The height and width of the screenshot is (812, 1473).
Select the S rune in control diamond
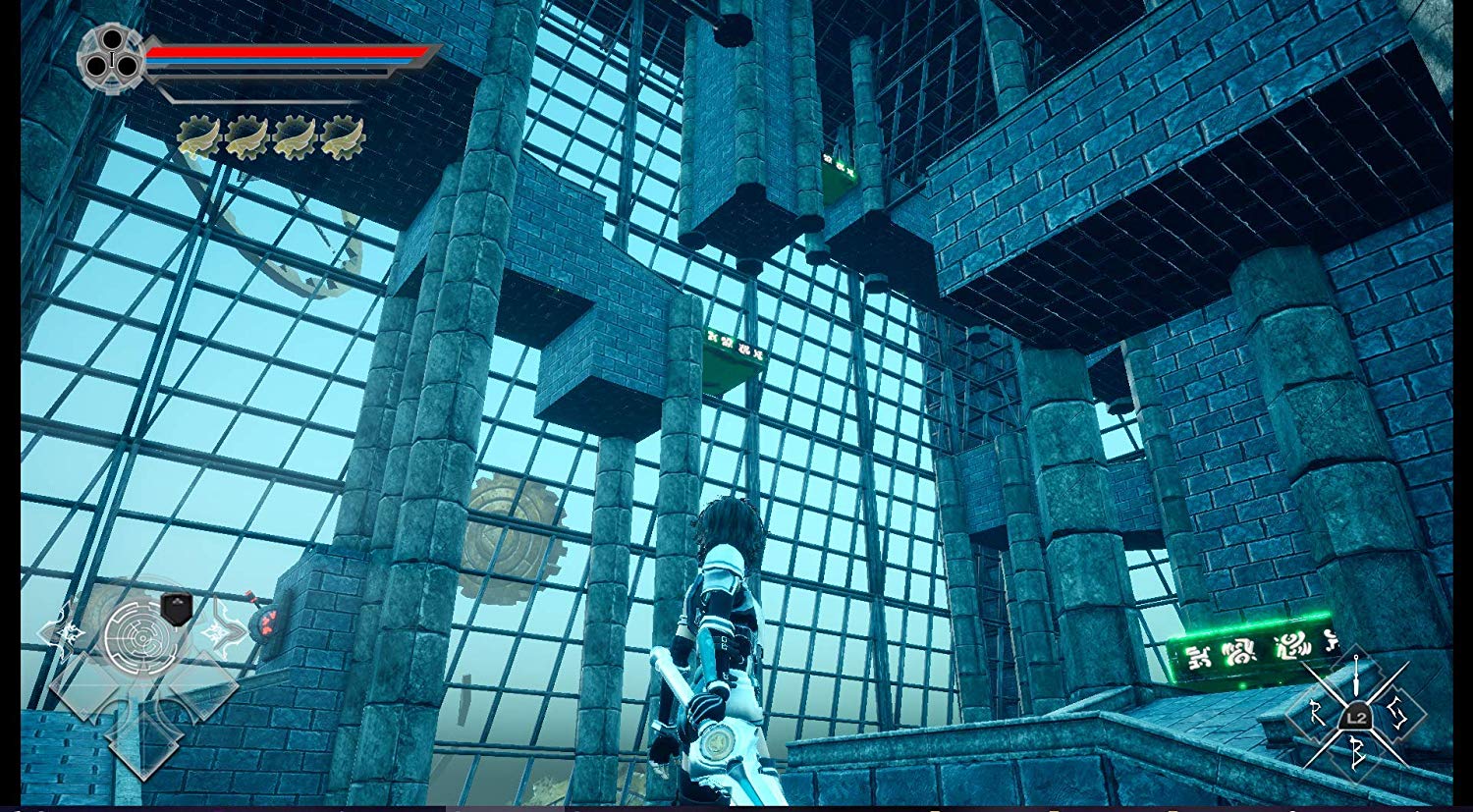coord(1396,713)
